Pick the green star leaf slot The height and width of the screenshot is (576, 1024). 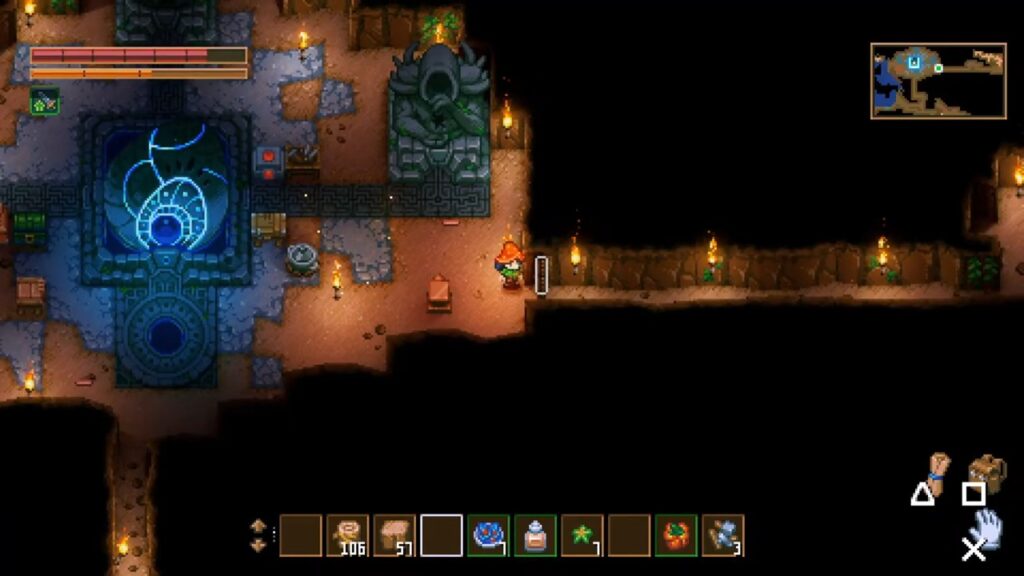[582, 535]
